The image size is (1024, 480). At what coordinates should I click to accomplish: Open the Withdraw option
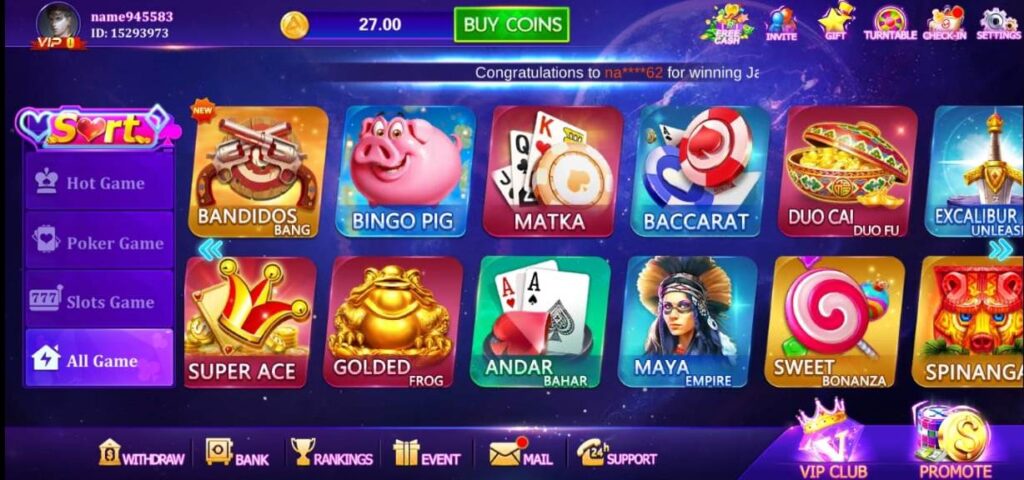click(x=141, y=454)
